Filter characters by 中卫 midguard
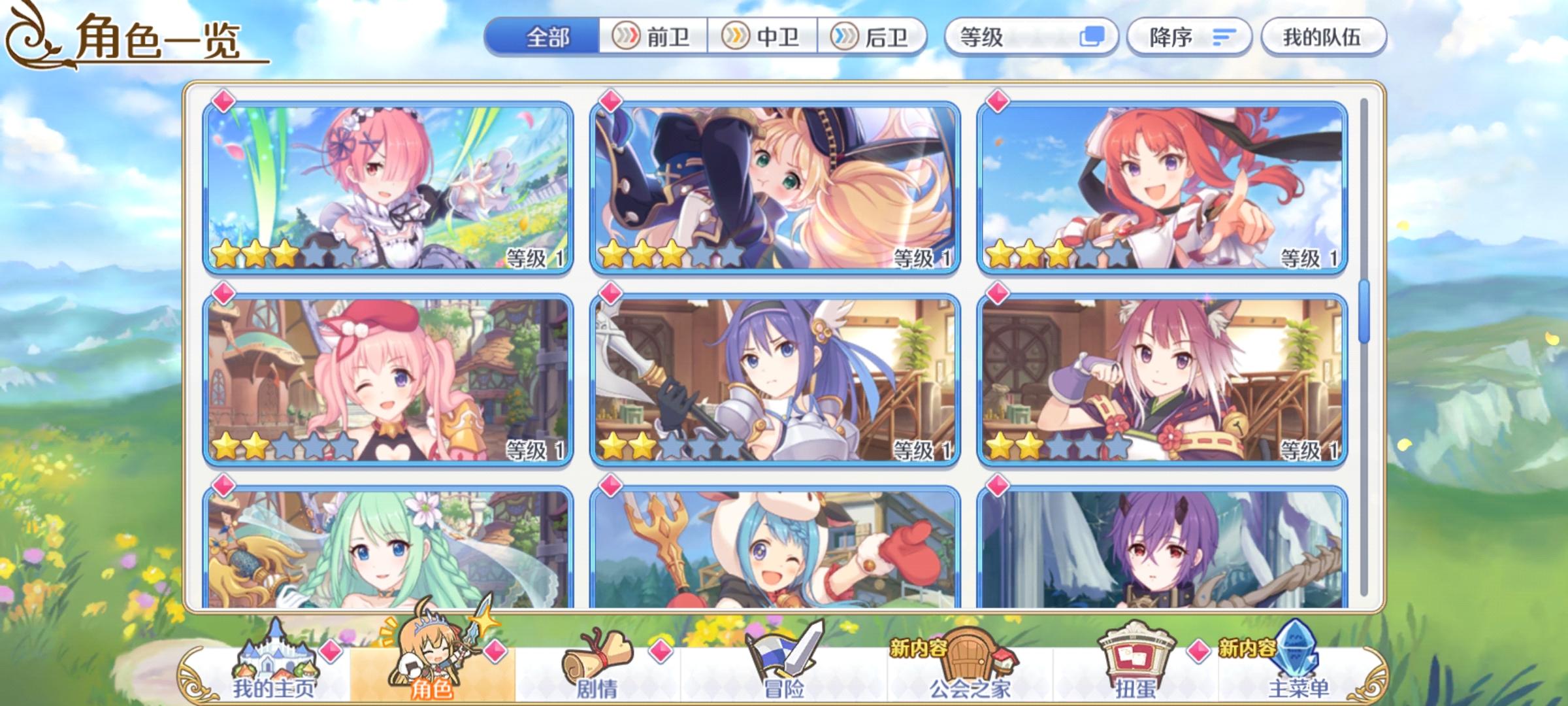1568x706 pixels. pyautogui.click(x=760, y=38)
